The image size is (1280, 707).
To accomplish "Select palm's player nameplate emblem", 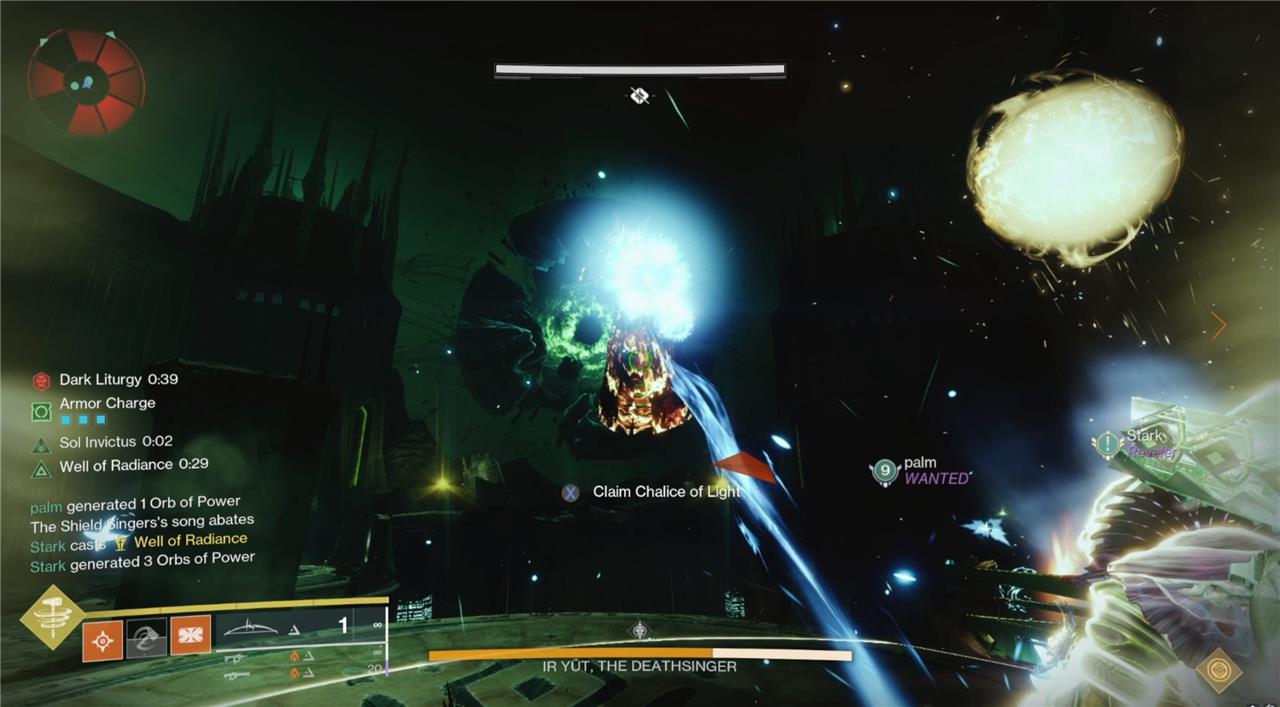I will (x=885, y=470).
